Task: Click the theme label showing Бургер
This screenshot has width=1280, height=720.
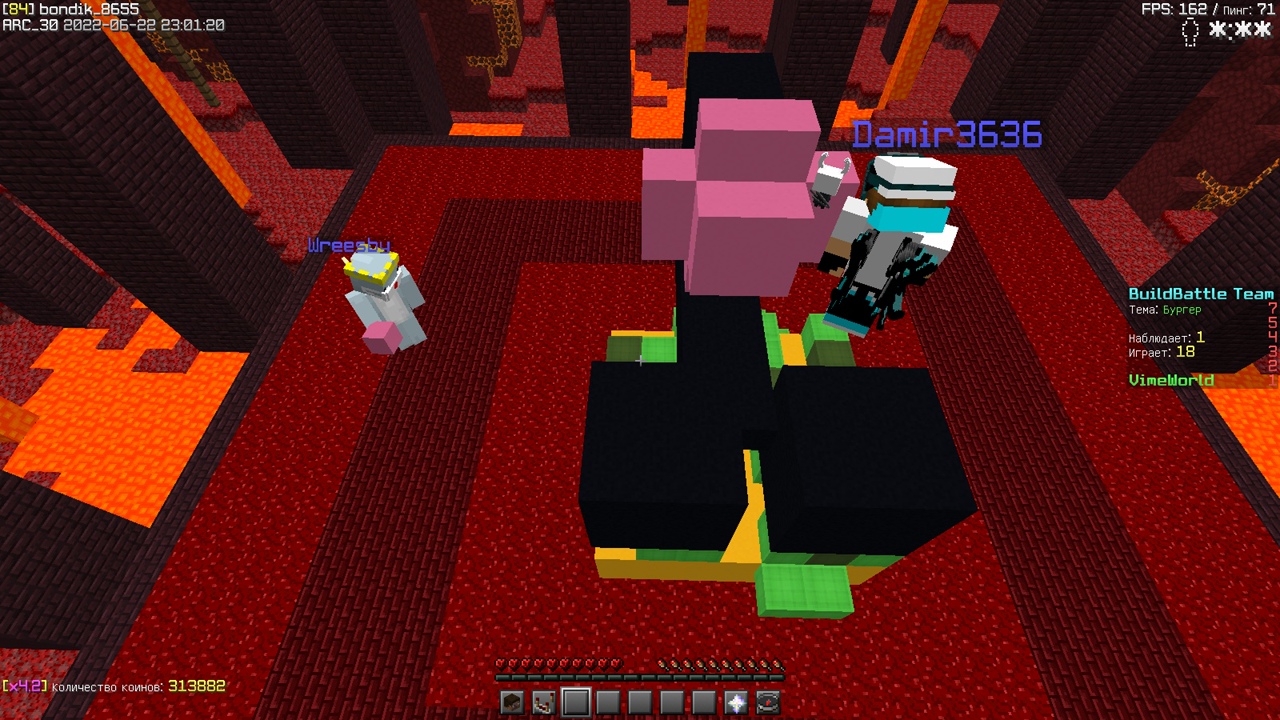Action: point(1167,310)
